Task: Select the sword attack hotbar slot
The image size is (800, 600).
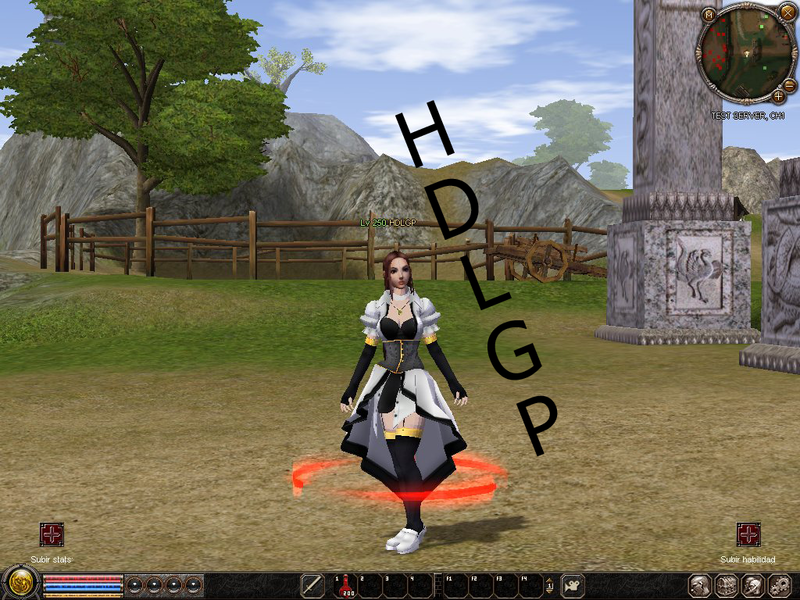Action: tap(313, 585)
